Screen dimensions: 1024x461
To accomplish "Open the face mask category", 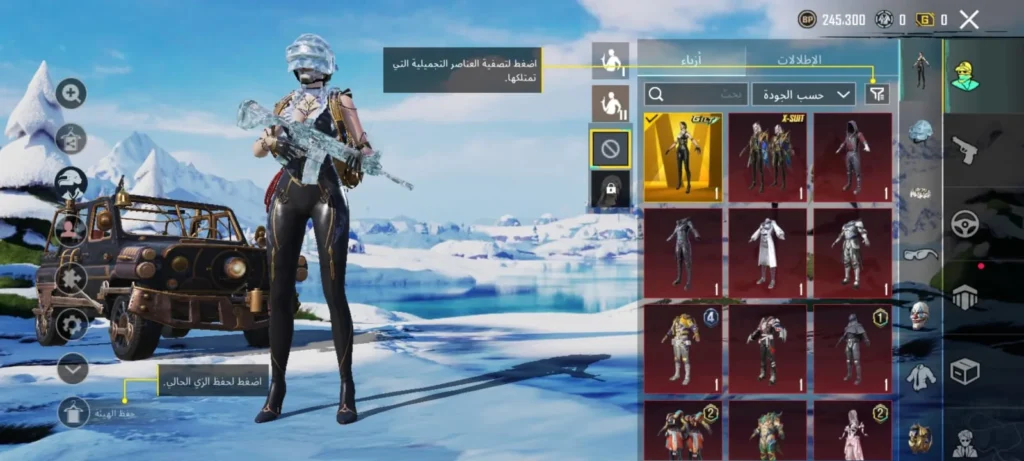I will 920,316.
